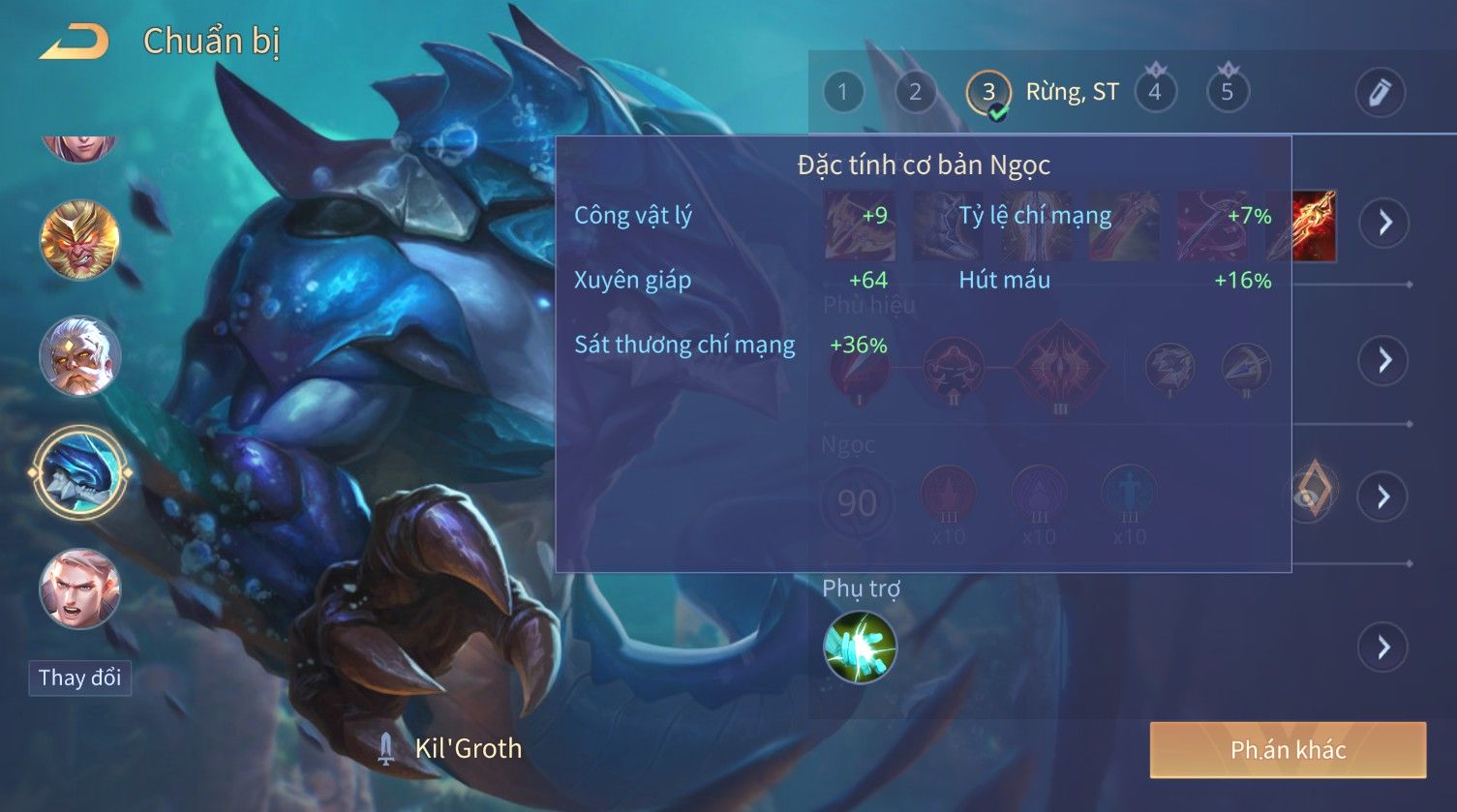1457x812 pixels.
Task: Select the highlighted Kil'Groth hero portrait
Action: tap(79, 473)
